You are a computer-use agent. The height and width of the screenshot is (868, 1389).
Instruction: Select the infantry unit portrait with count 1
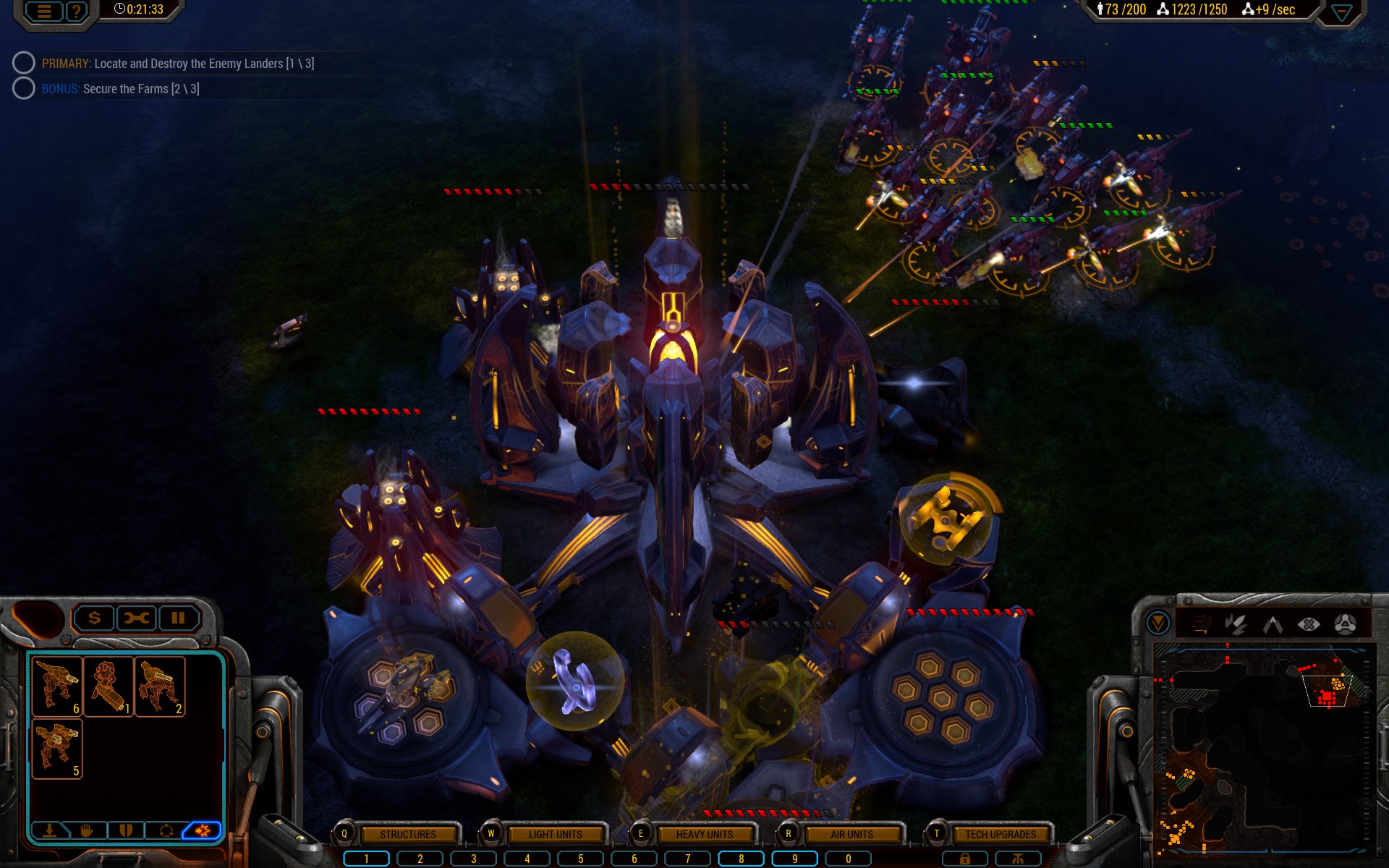[109, 686]
